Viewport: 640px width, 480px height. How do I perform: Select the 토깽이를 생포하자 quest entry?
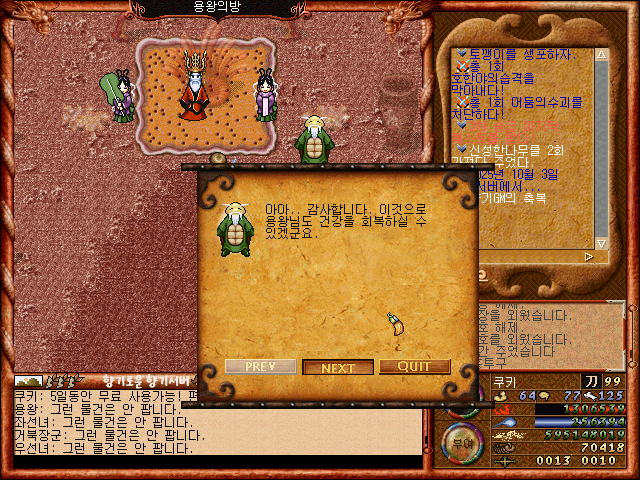pos(518,53)
